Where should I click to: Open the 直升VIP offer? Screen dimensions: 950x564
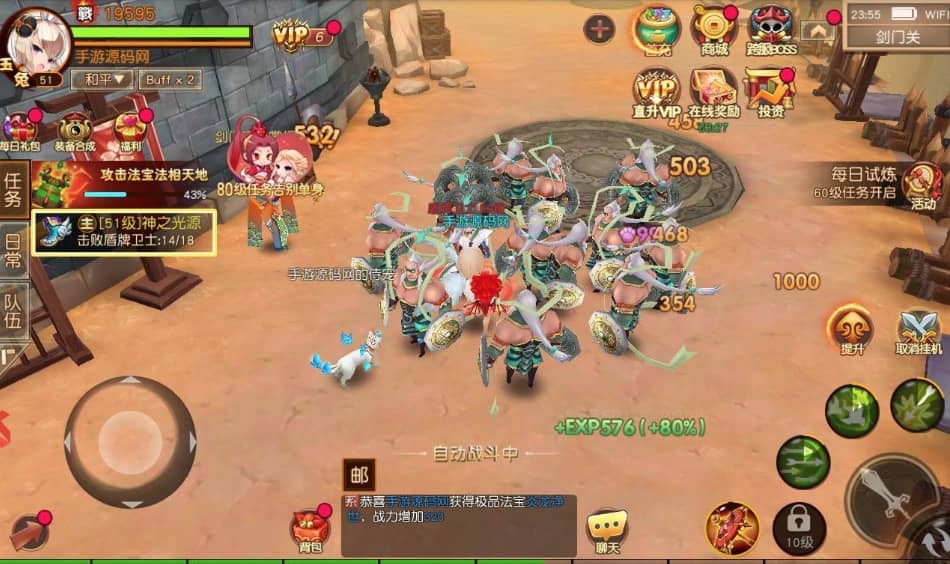[656, 93]
